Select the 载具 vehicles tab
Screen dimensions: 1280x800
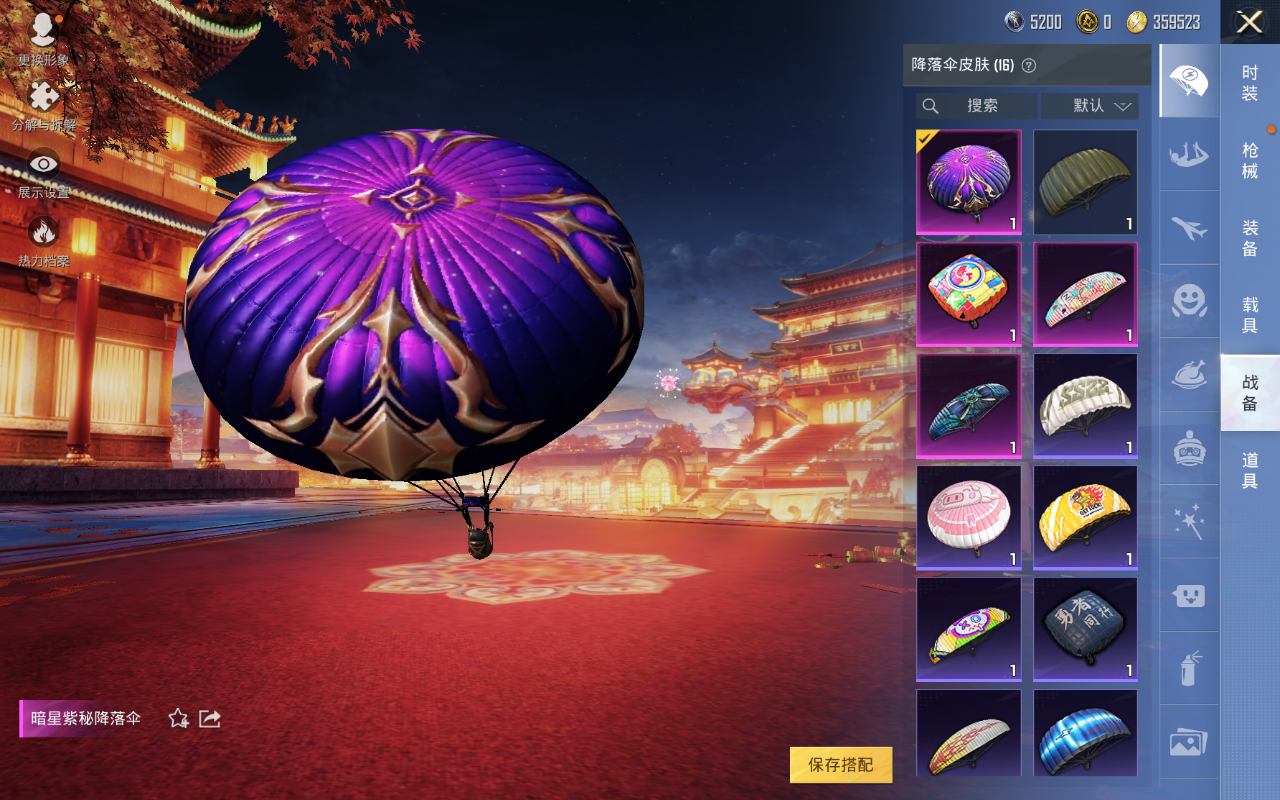[x=1250, y=315]
